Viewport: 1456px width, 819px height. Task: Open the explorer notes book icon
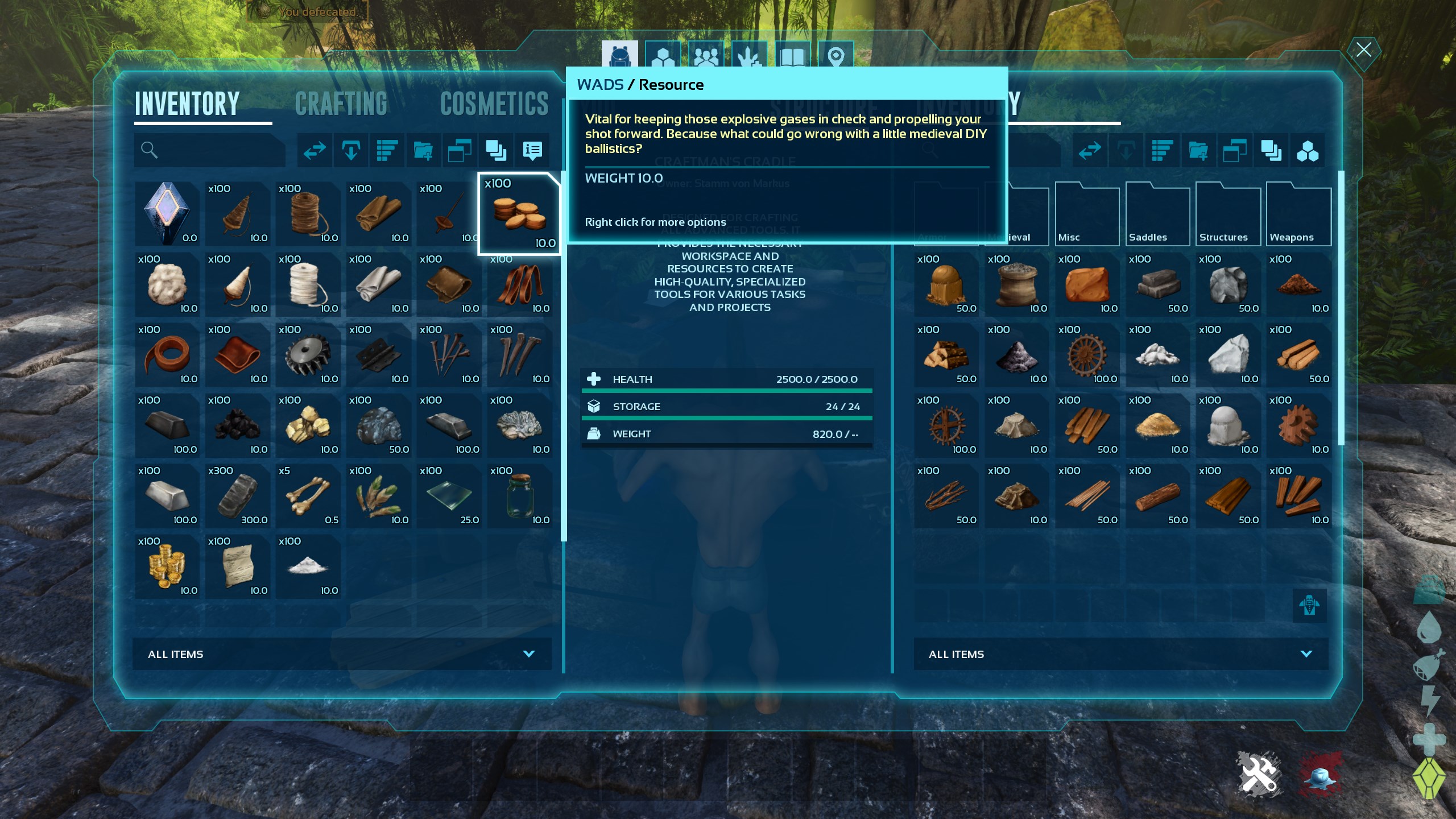tap(793, 54)
